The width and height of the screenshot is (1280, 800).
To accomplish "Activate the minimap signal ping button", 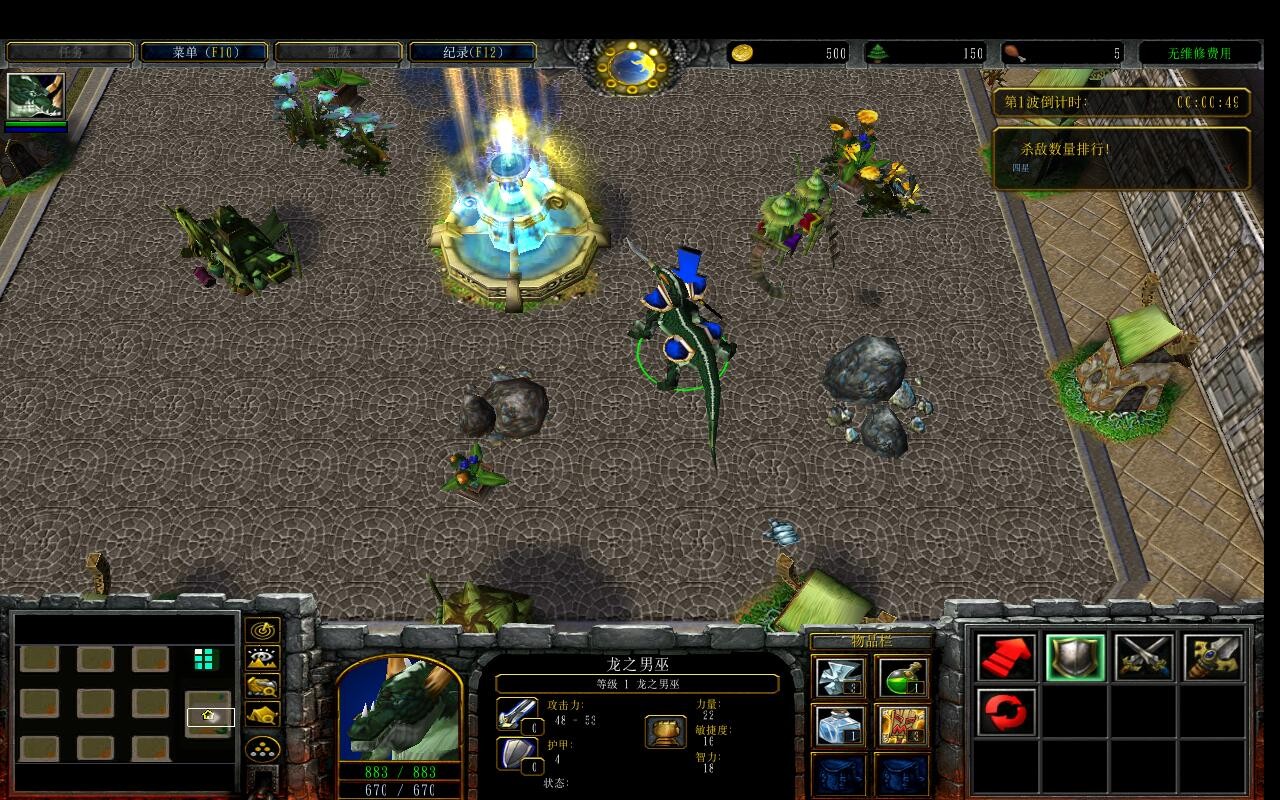I will point(263,631).
